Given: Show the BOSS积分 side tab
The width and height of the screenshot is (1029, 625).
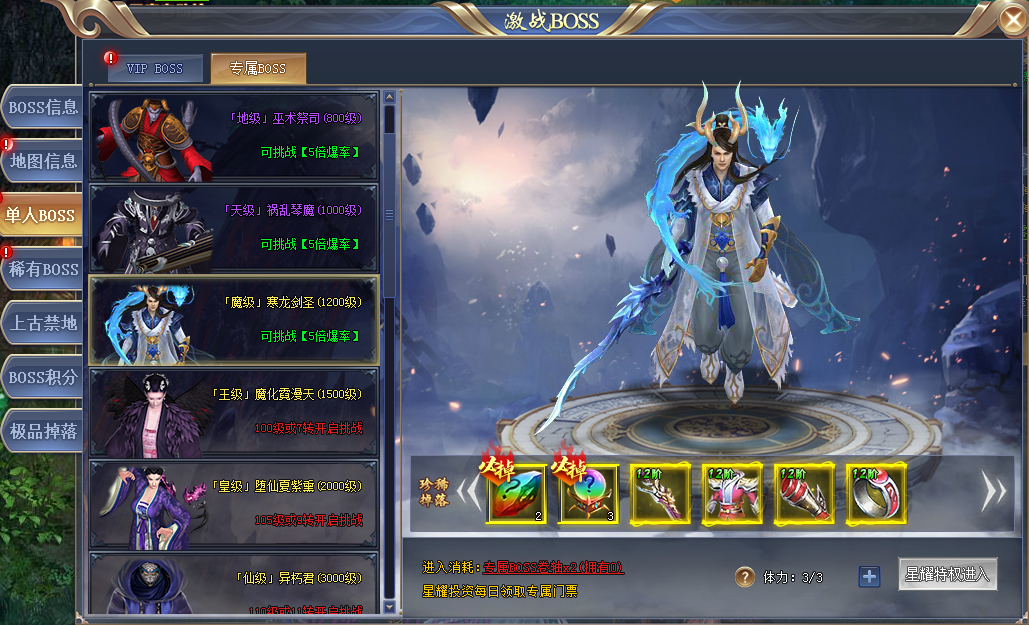Looking at the screenshot, I should (42, 378).
